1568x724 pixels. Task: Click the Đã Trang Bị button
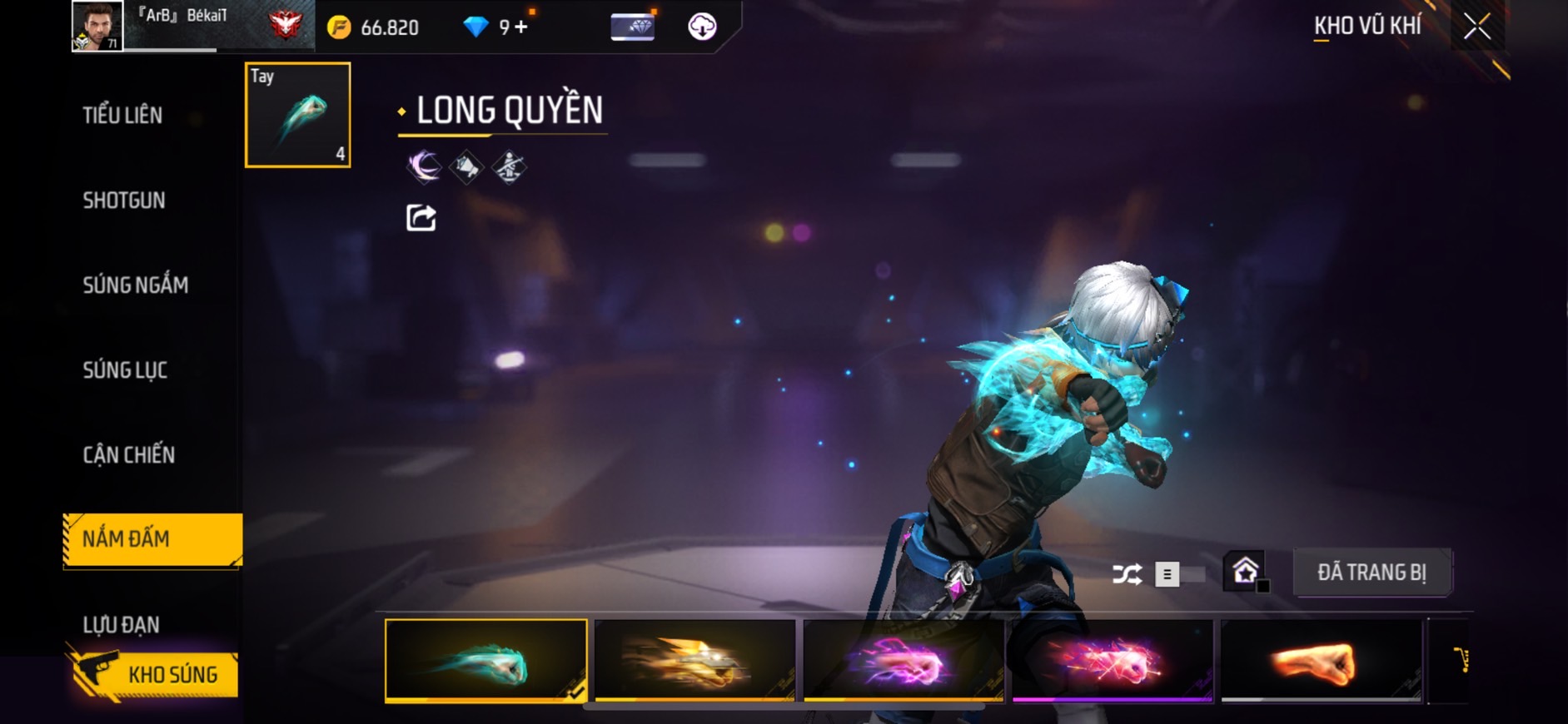click(1371, 573)
